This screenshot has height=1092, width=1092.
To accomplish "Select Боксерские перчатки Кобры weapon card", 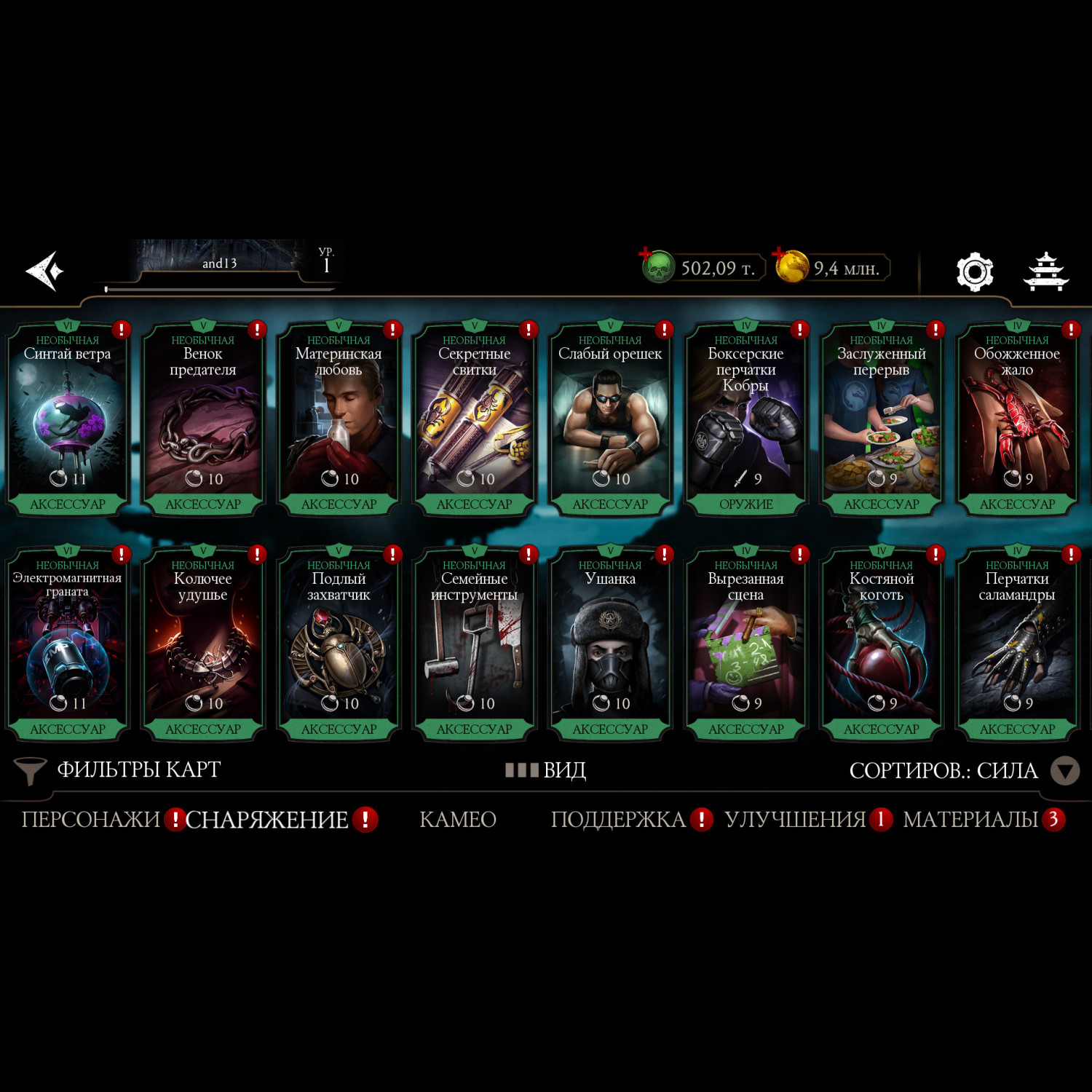I will click(745, 419).
